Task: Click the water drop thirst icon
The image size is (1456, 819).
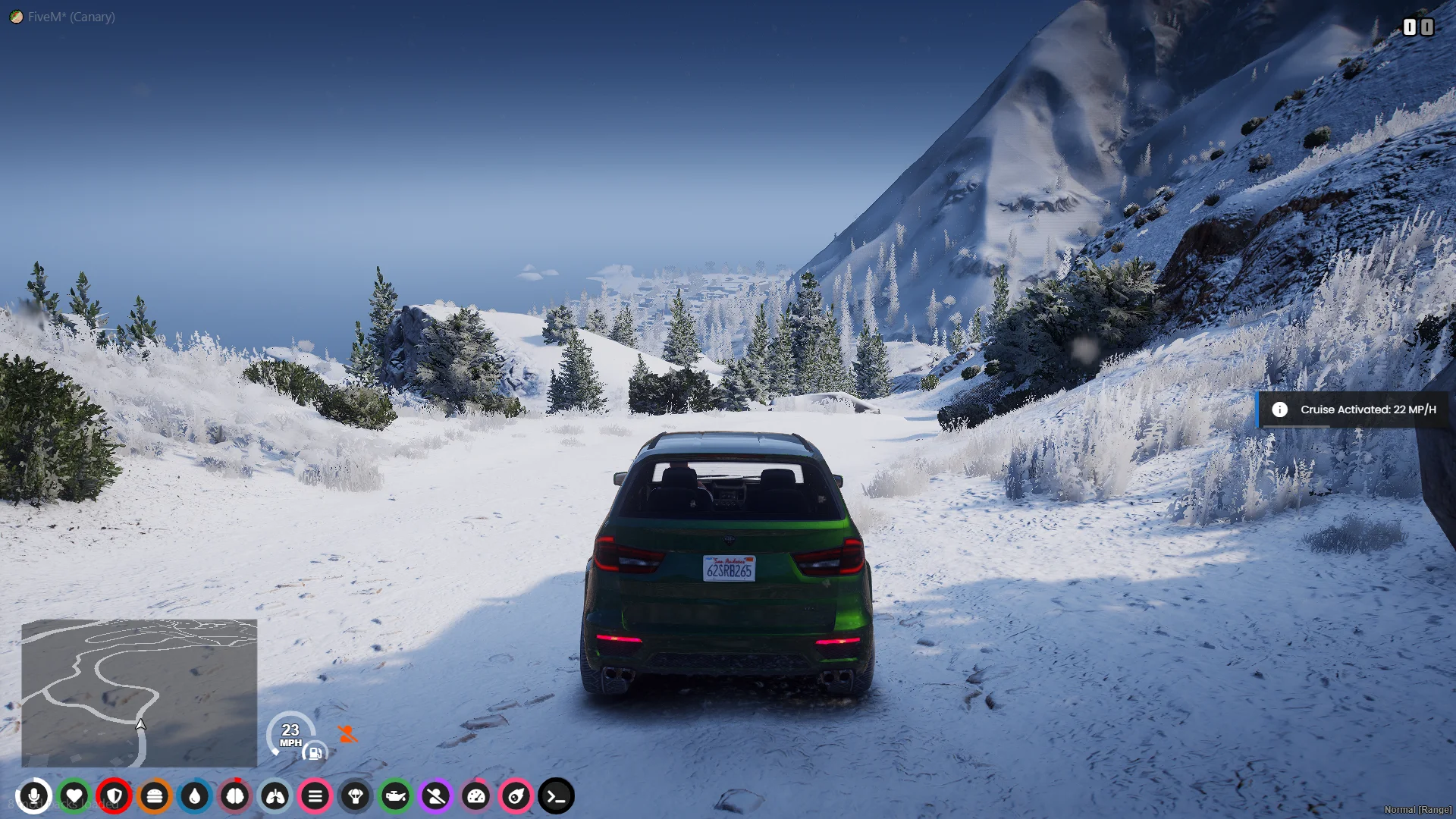Action: pos(195,796)
